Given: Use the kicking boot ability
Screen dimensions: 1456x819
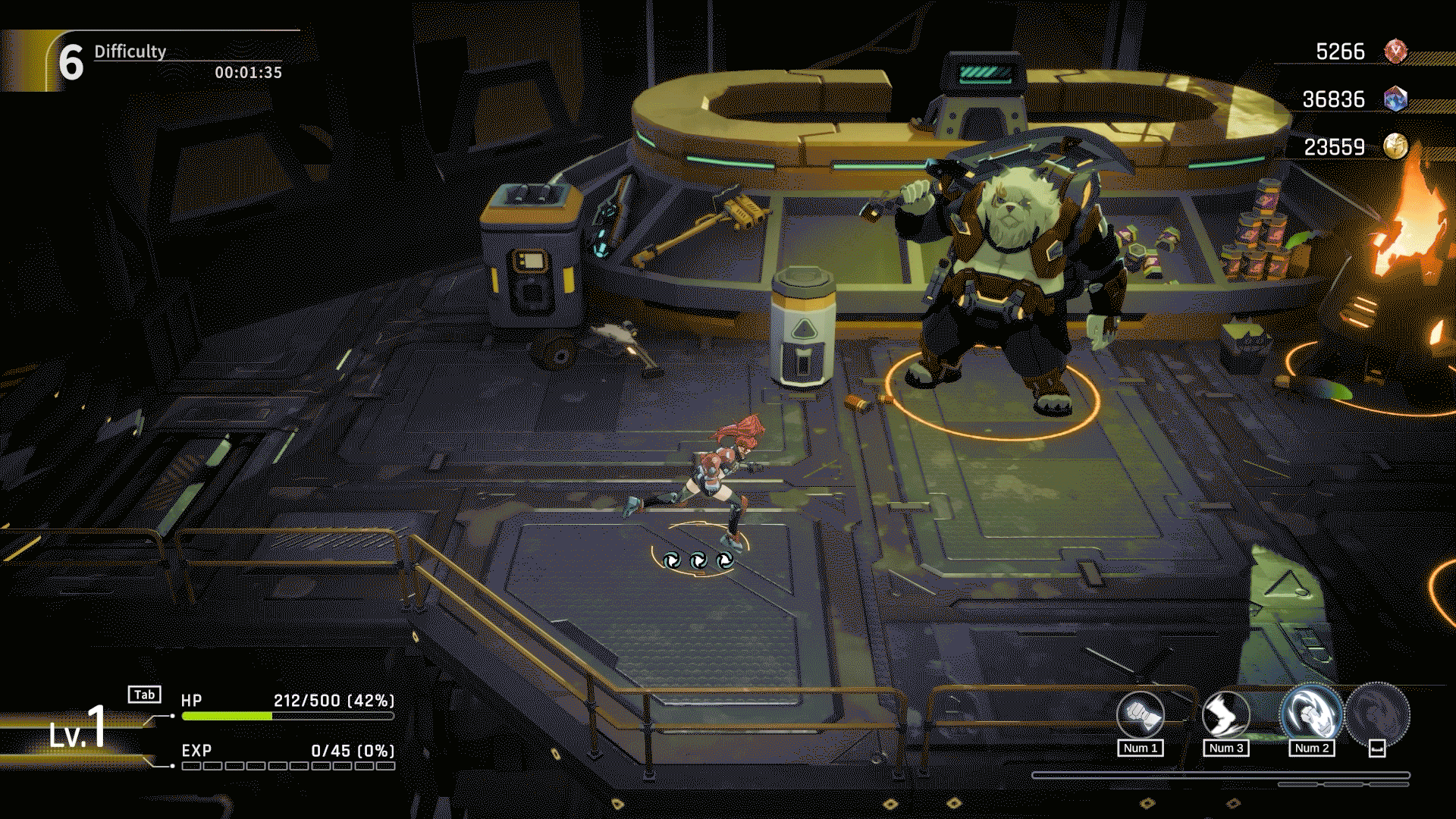Looking at the screenshot, I should pos(1225,715).
